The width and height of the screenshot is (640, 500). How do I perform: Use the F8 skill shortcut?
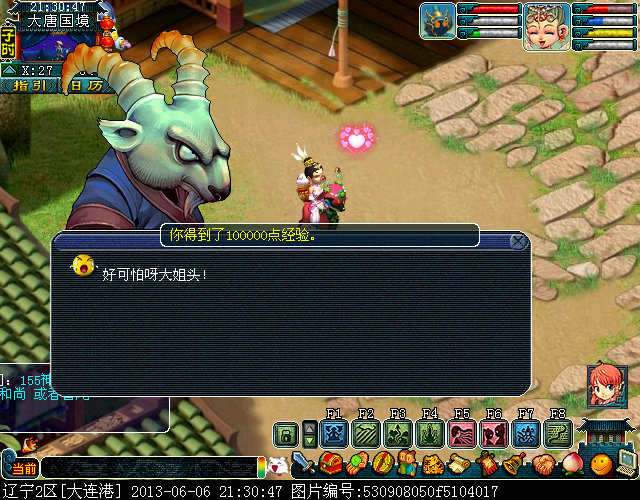[x=557, y=434]
